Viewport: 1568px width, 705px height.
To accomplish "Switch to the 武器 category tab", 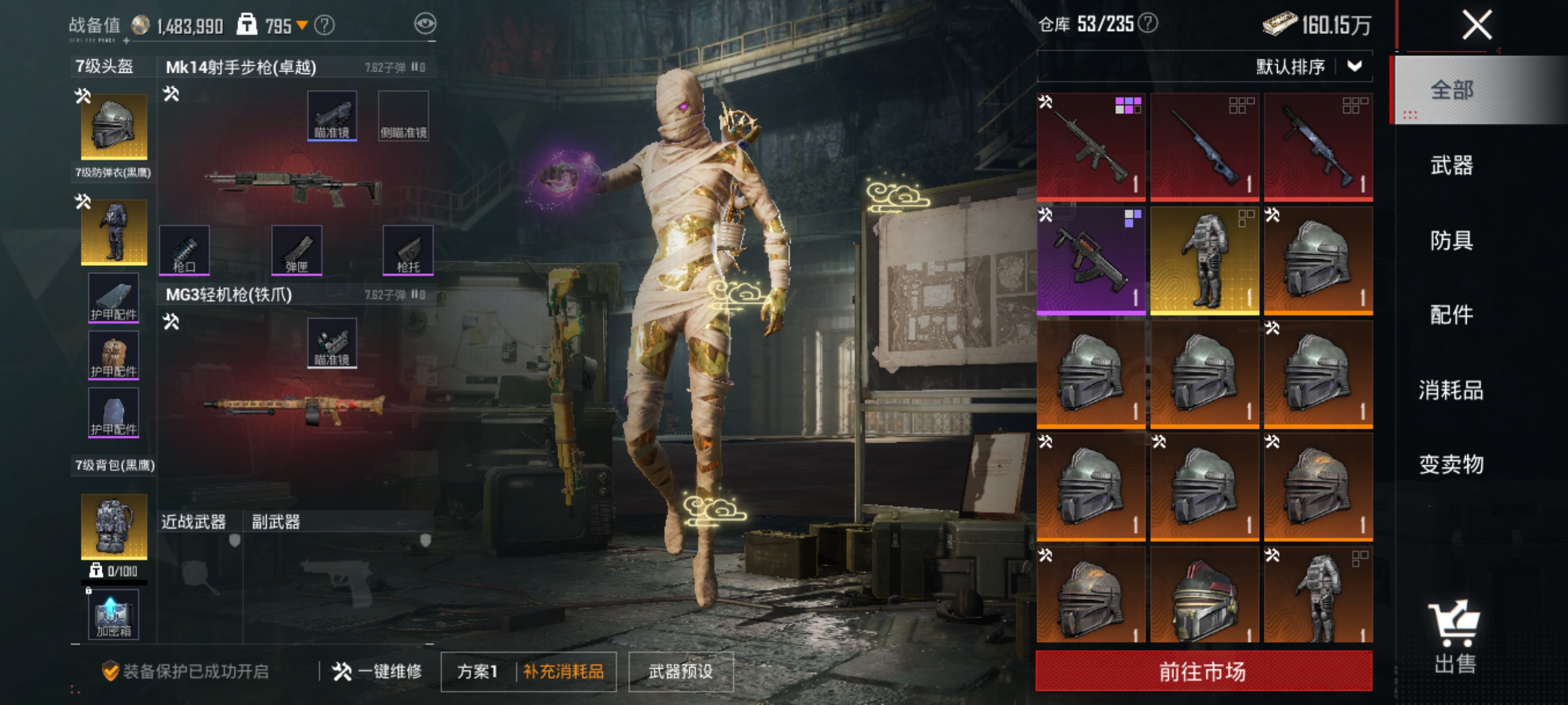I will [1451, 165].
